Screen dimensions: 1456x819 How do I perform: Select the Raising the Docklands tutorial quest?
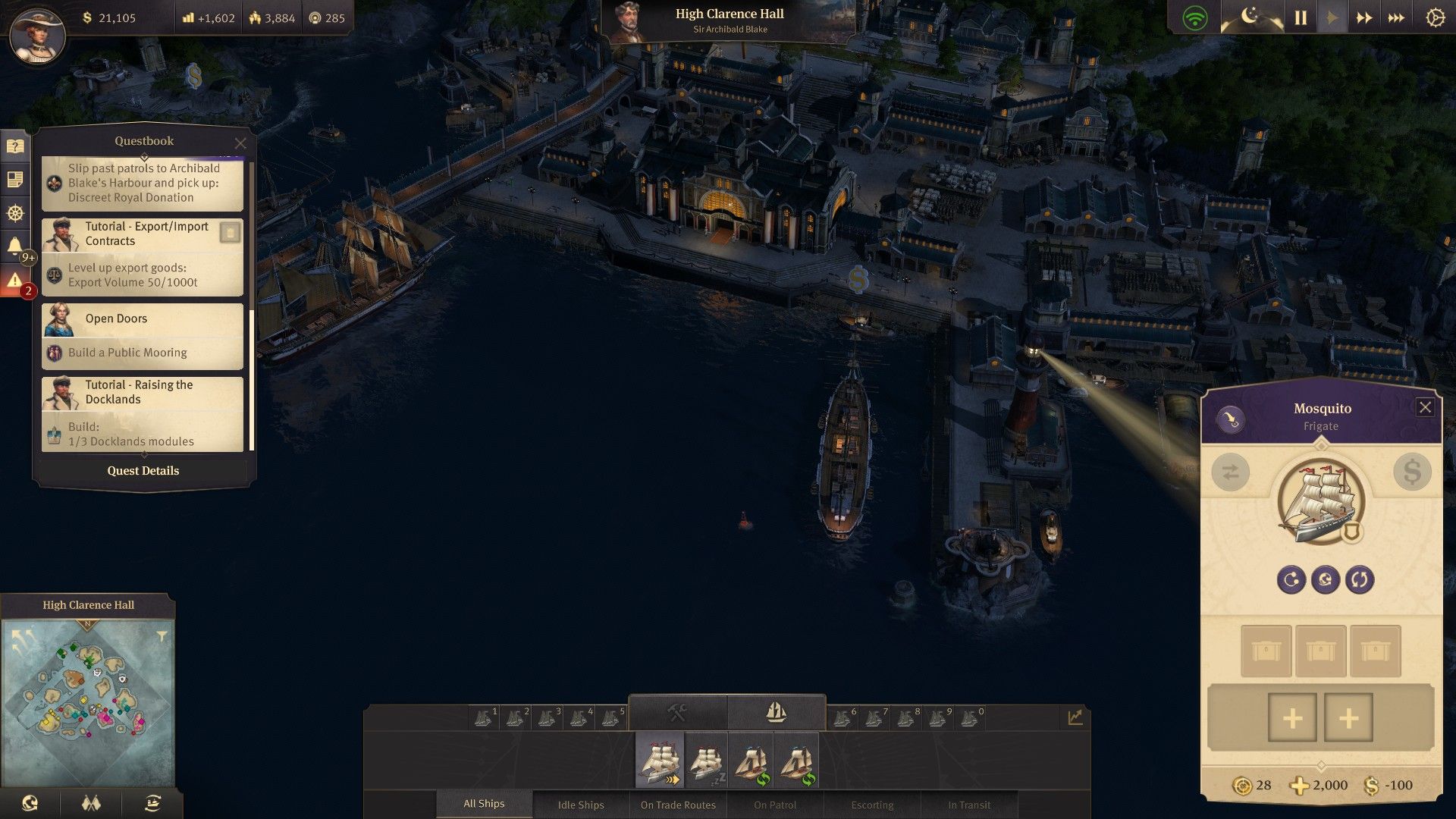click(143, 413)
